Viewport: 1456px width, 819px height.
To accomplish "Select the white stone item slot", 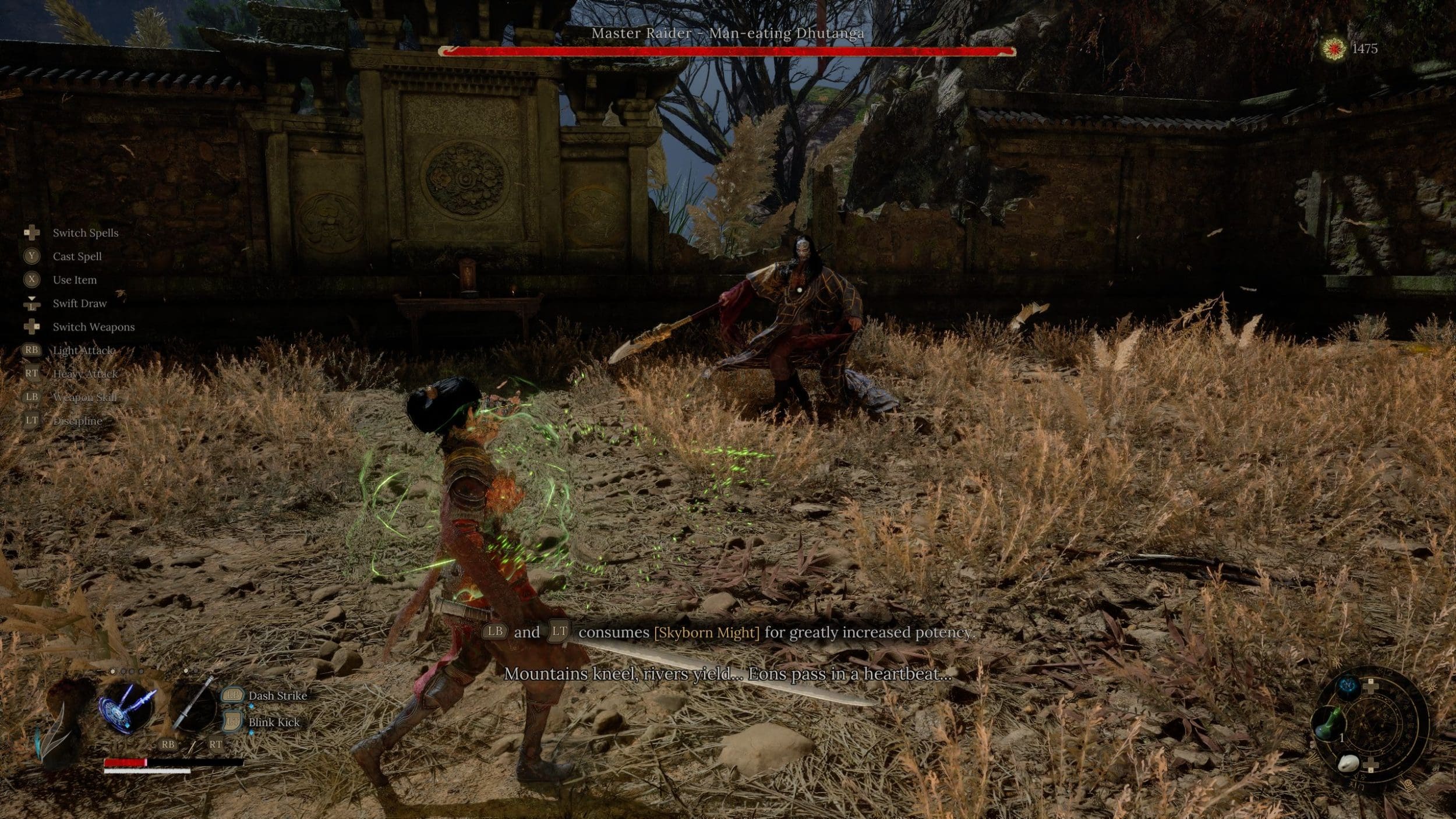I will point(1348,762).
